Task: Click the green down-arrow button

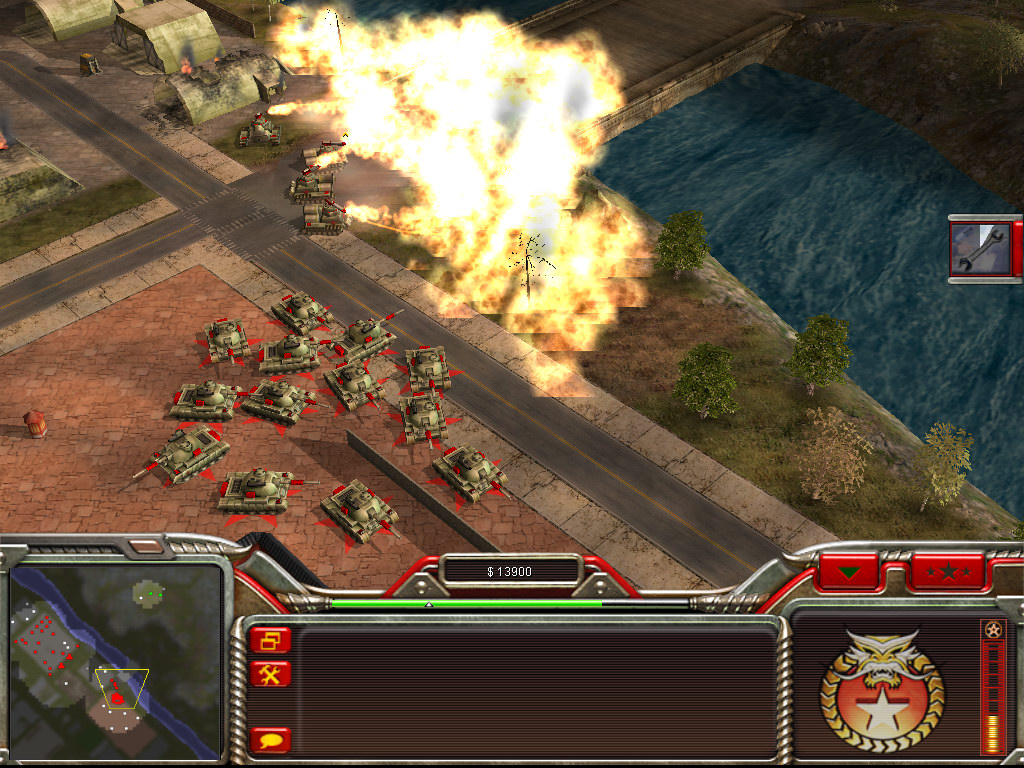Action: [x=849, y=573]
